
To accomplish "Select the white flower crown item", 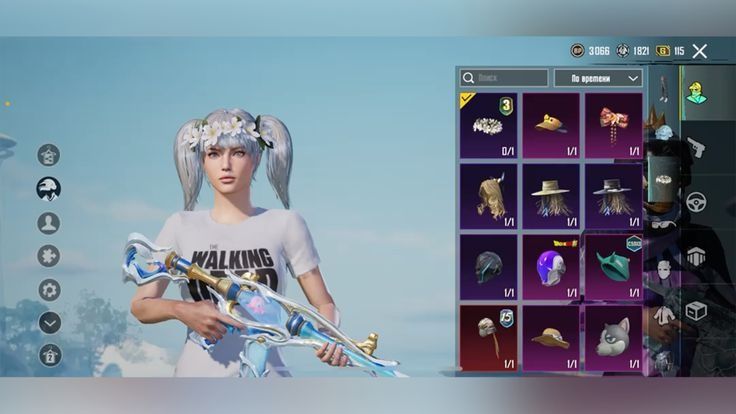I will point(488,125).
